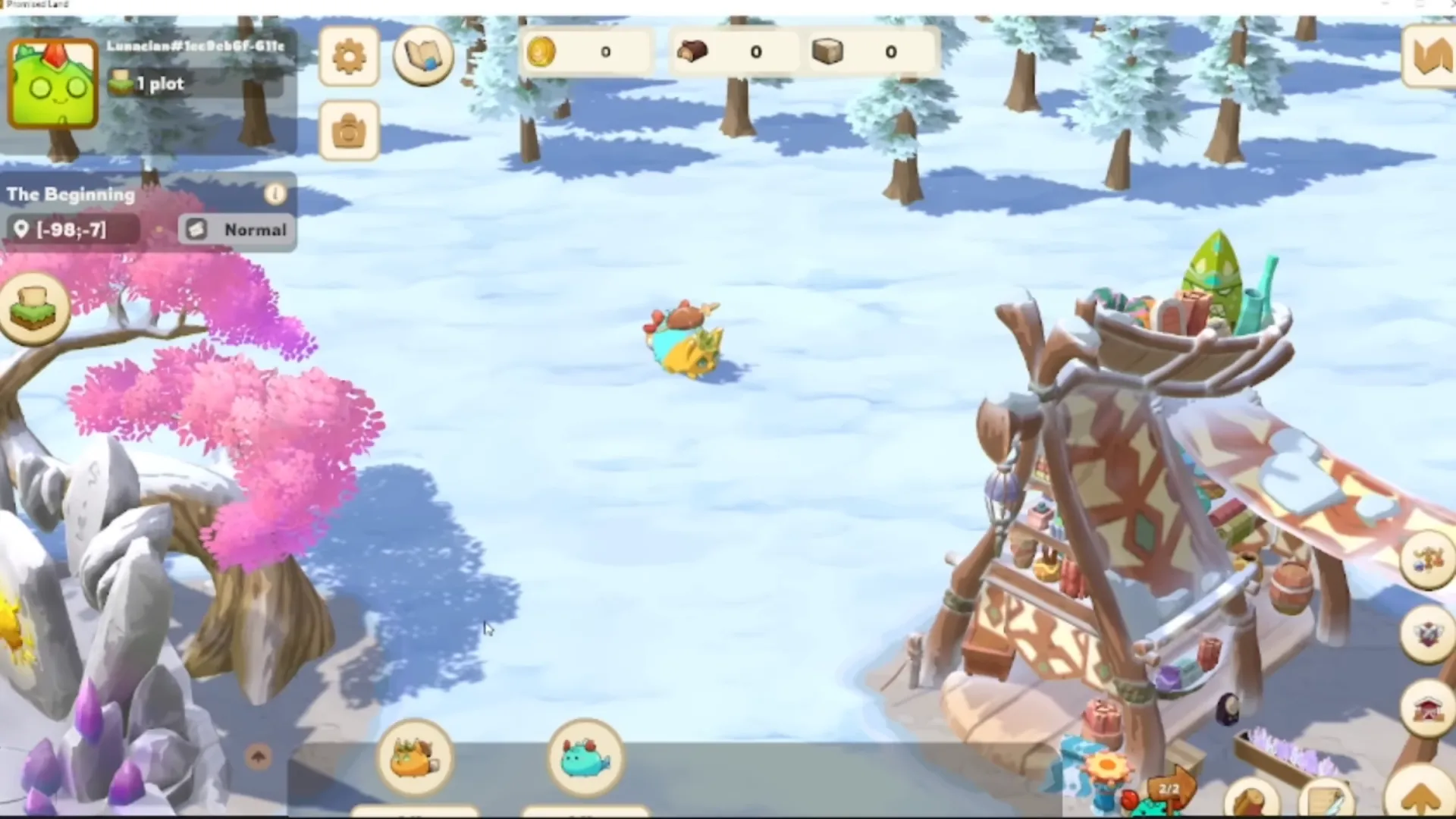Toggle the Normal land type indicator
The height and width of the screenshot is (819, 1456).
pos(237,230)
